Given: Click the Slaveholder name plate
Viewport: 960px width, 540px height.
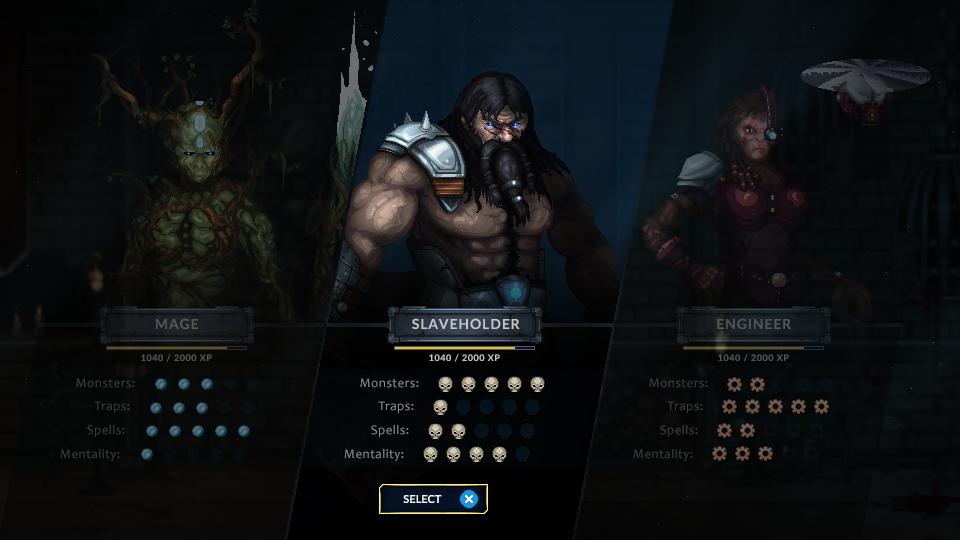Looking at the screenshot, I should 465,324.
